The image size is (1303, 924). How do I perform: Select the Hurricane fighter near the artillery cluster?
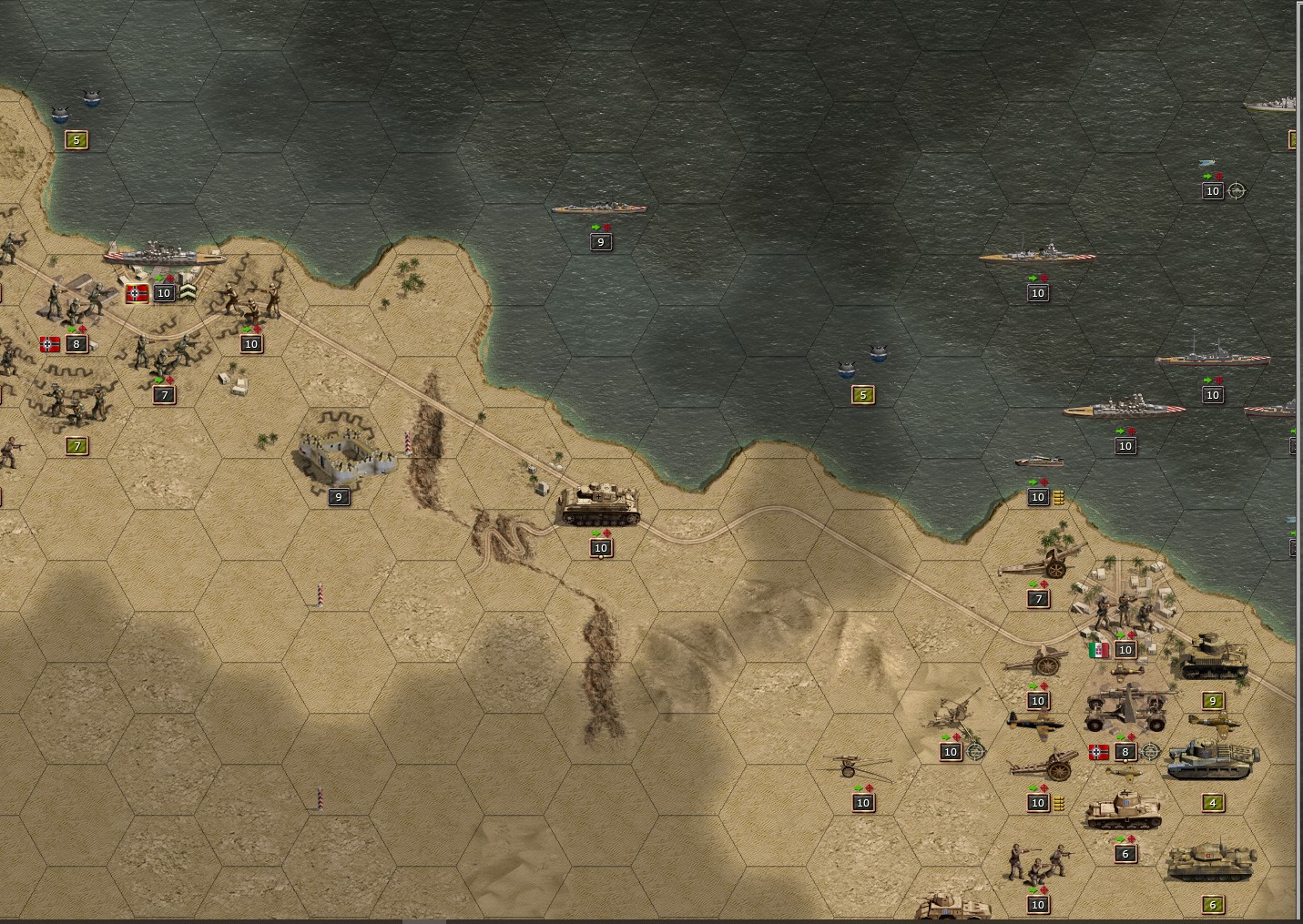(x=1037, y=721)
